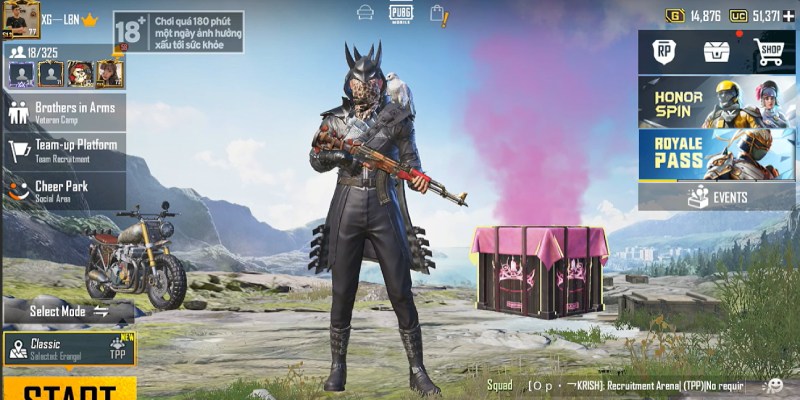This screenshot has width=800, height=400.
Task: Open the emoji chat face icon
Action: (x=774, y=385)
